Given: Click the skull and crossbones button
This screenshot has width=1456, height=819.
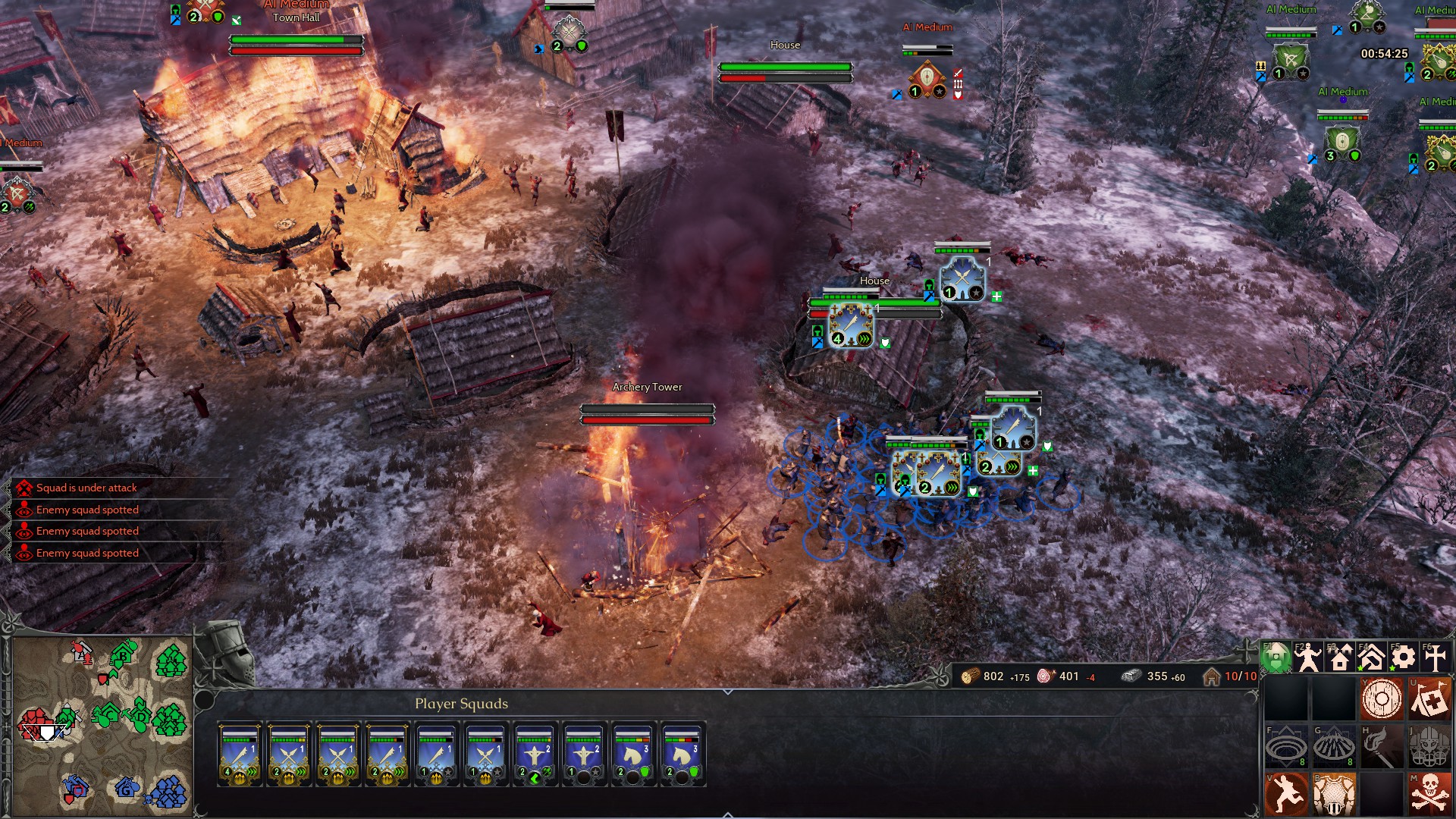Looking at the screenshot, I should click(x=1429, y=794).
